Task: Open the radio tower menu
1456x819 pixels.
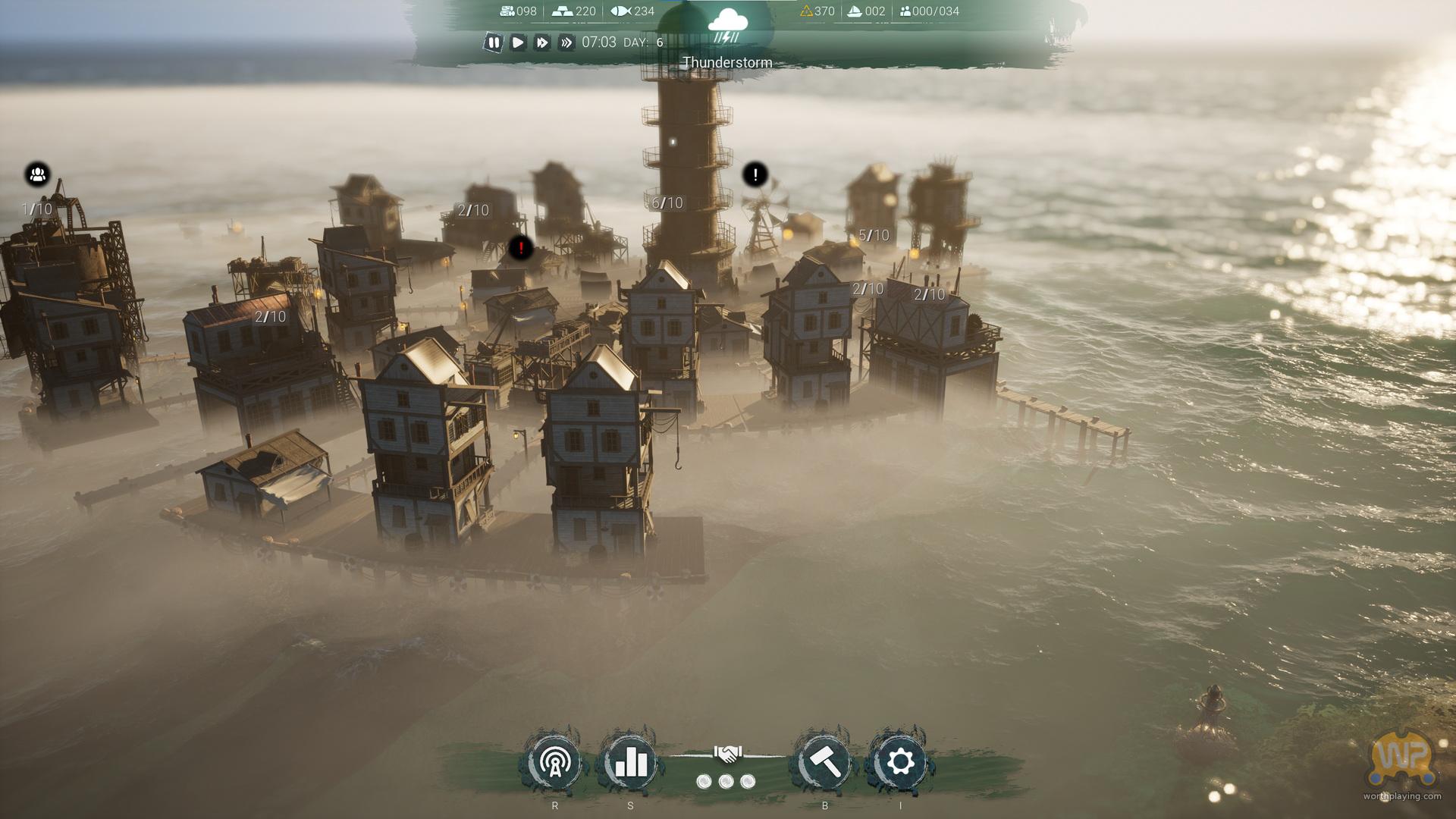Action: tap(555, 762)
